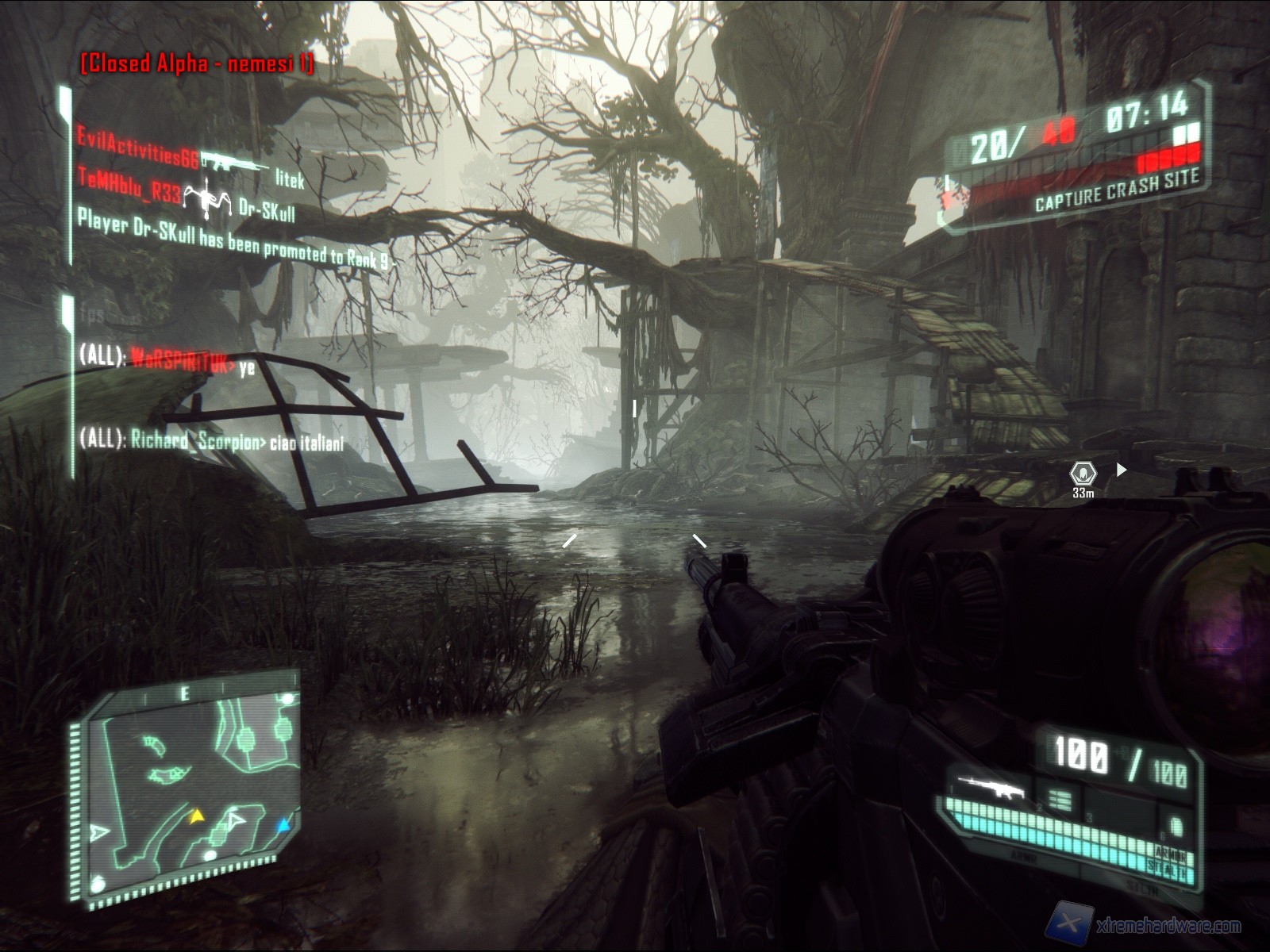Click Richard_Scorpion's chat message
Viewport: 1270px width, 952px height.
click(x=212, y=441)
